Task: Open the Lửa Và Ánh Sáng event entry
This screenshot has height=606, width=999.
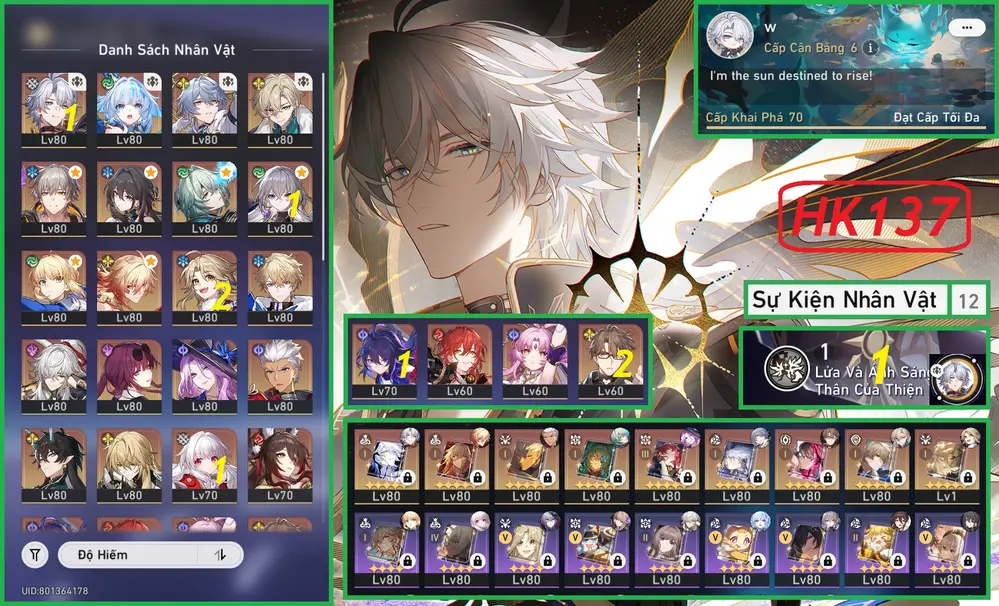Action: pyautogui.click(x=862, y=369)
